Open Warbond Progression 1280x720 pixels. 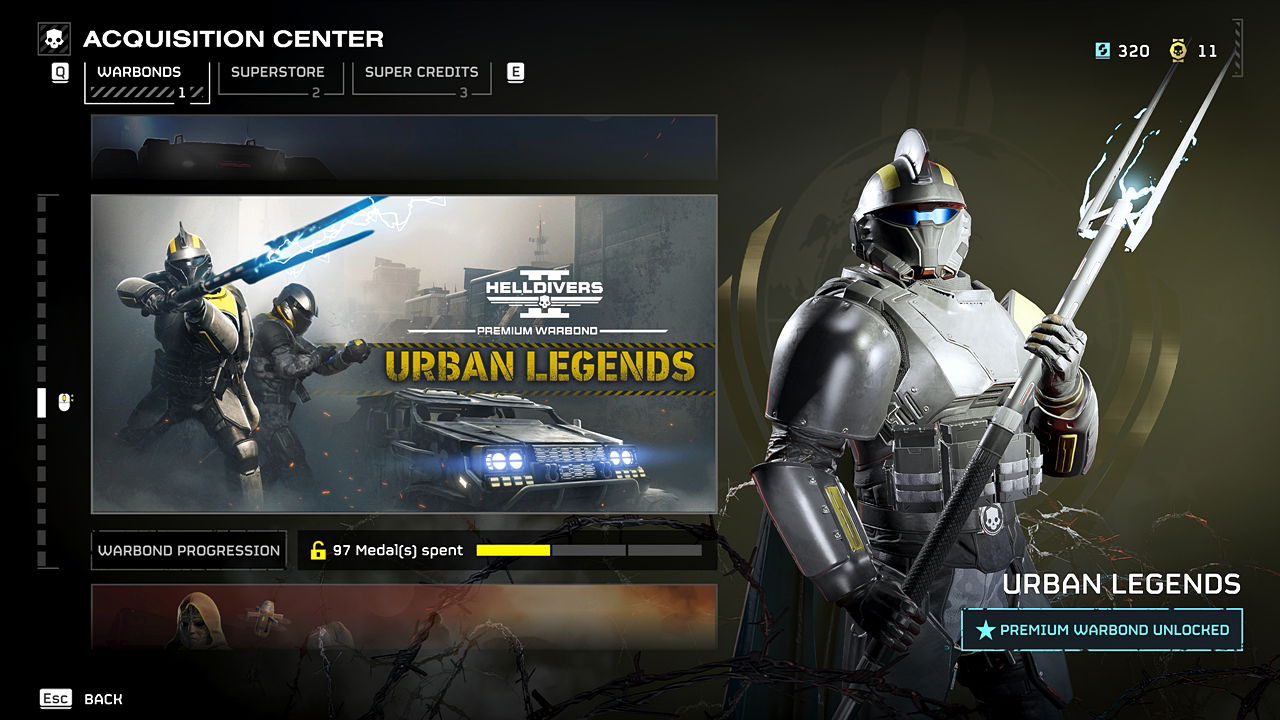[x=189, y=550]
